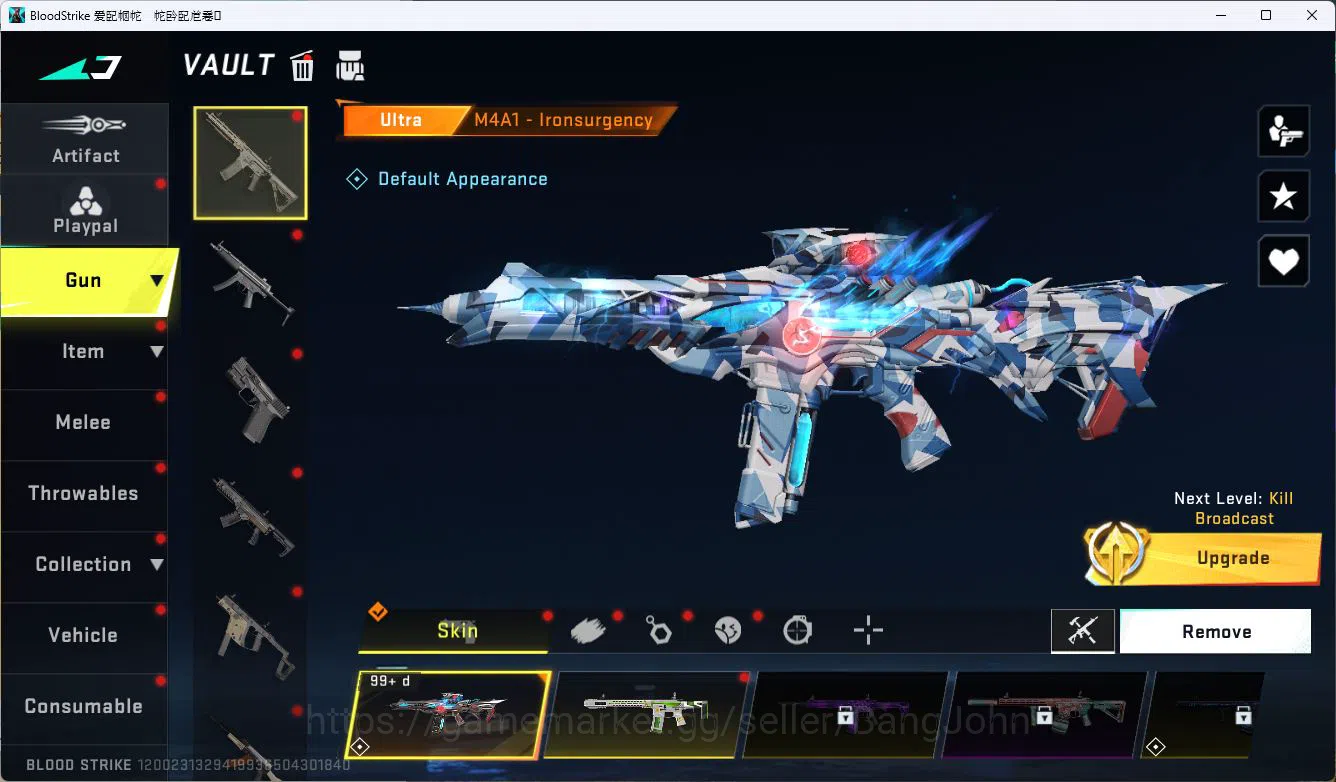Open the weapon inspect icon beside Remove
1336x782 pixels.
[x=1083, y=631]
